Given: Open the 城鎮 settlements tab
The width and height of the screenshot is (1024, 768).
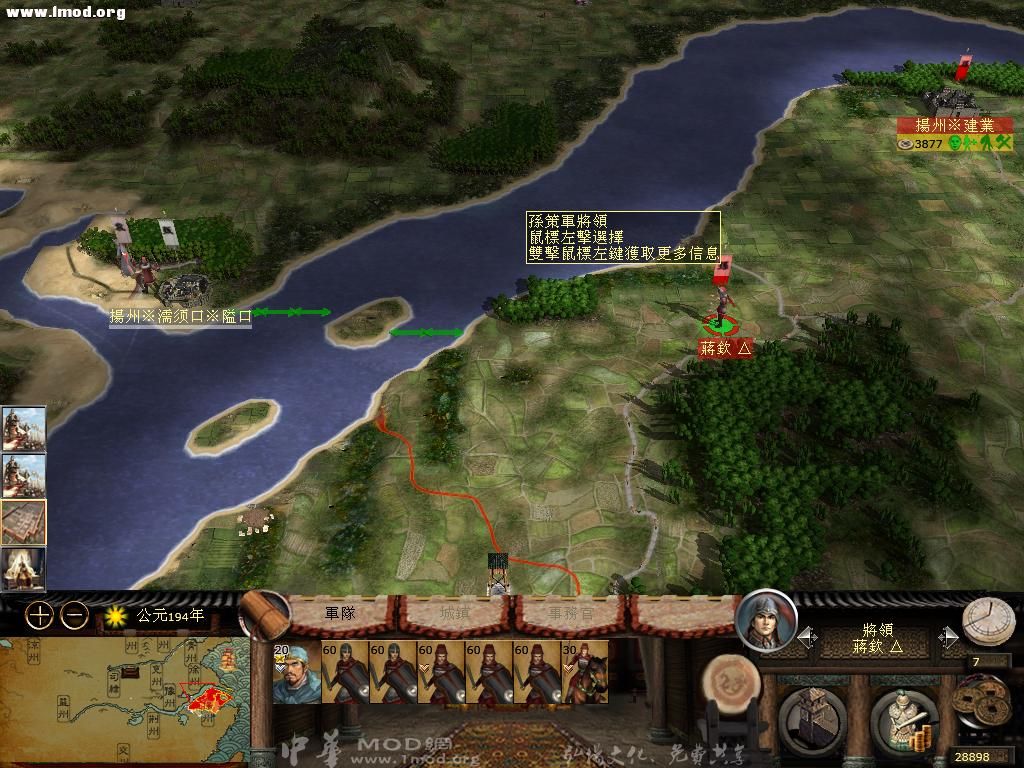Looking at the screenshot, I should tap(456, 613).
